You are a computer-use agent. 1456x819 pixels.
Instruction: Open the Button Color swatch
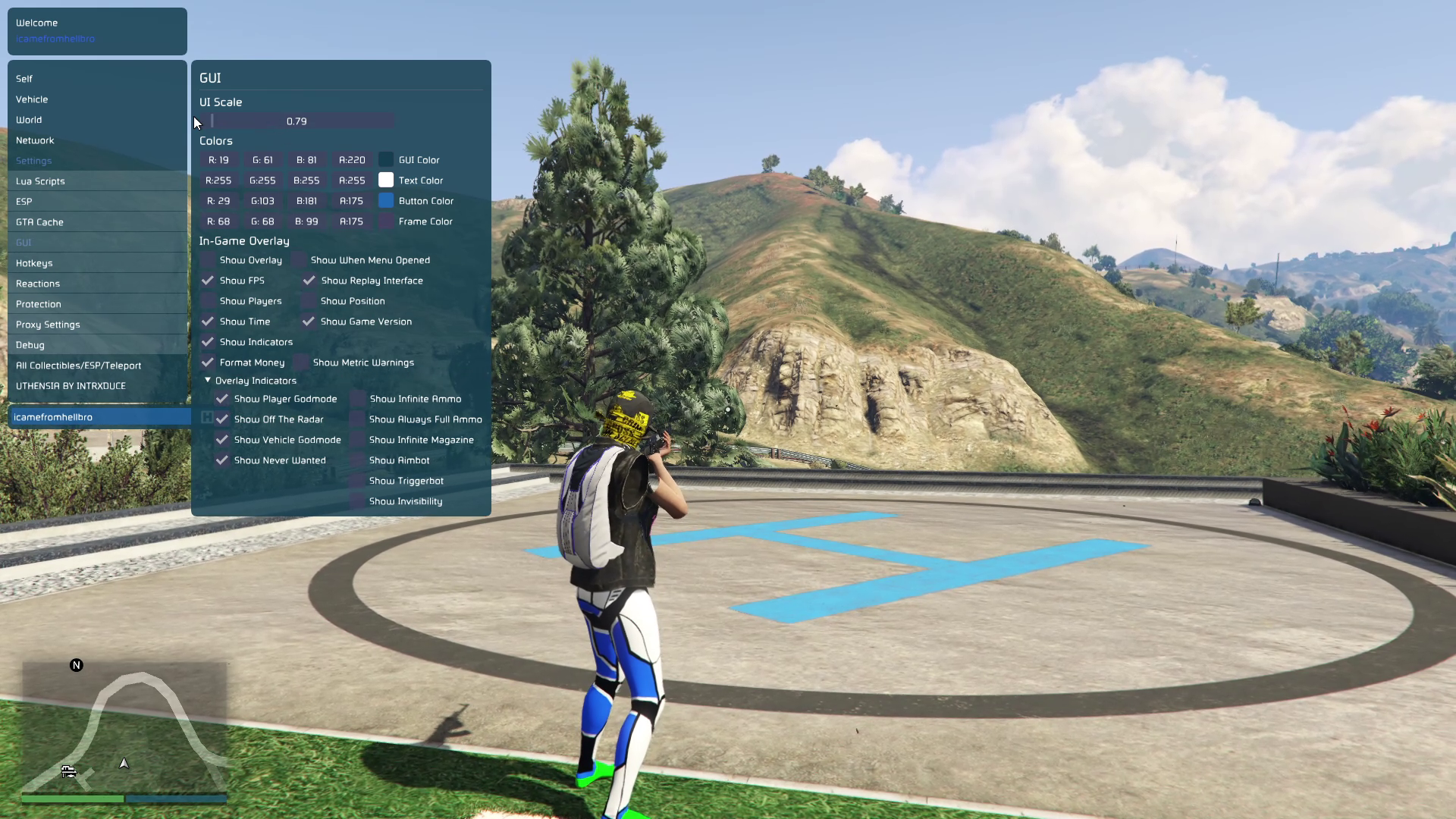coord(386,201)
